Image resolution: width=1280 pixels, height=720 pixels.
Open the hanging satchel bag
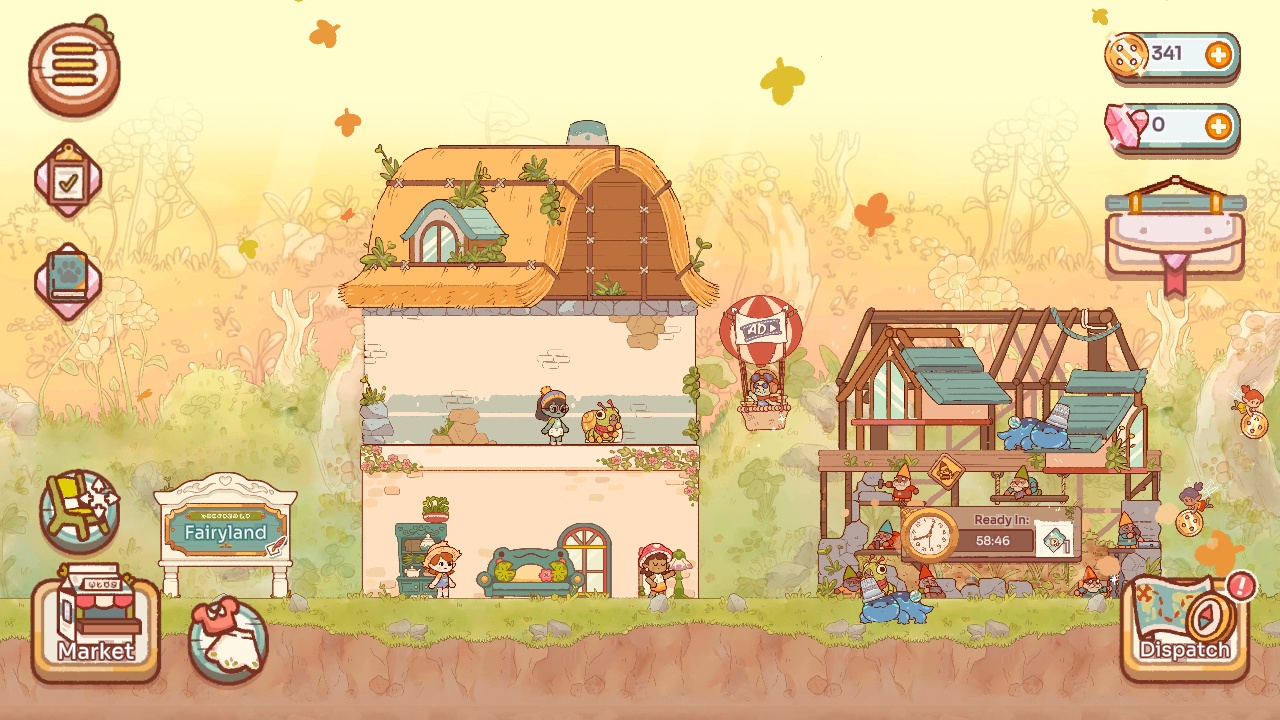pyautogui.click(x=1175, y=235)
